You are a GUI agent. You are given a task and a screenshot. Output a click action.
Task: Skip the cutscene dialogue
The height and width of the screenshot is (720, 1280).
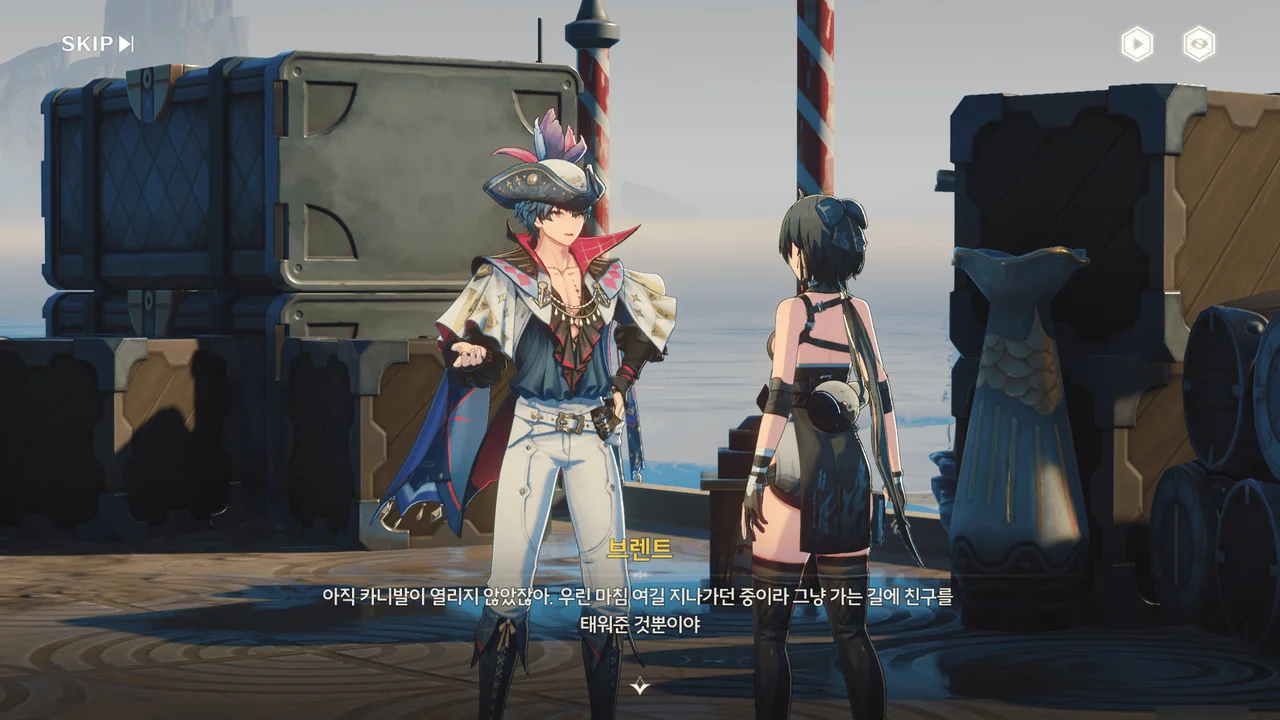(97, 44)
